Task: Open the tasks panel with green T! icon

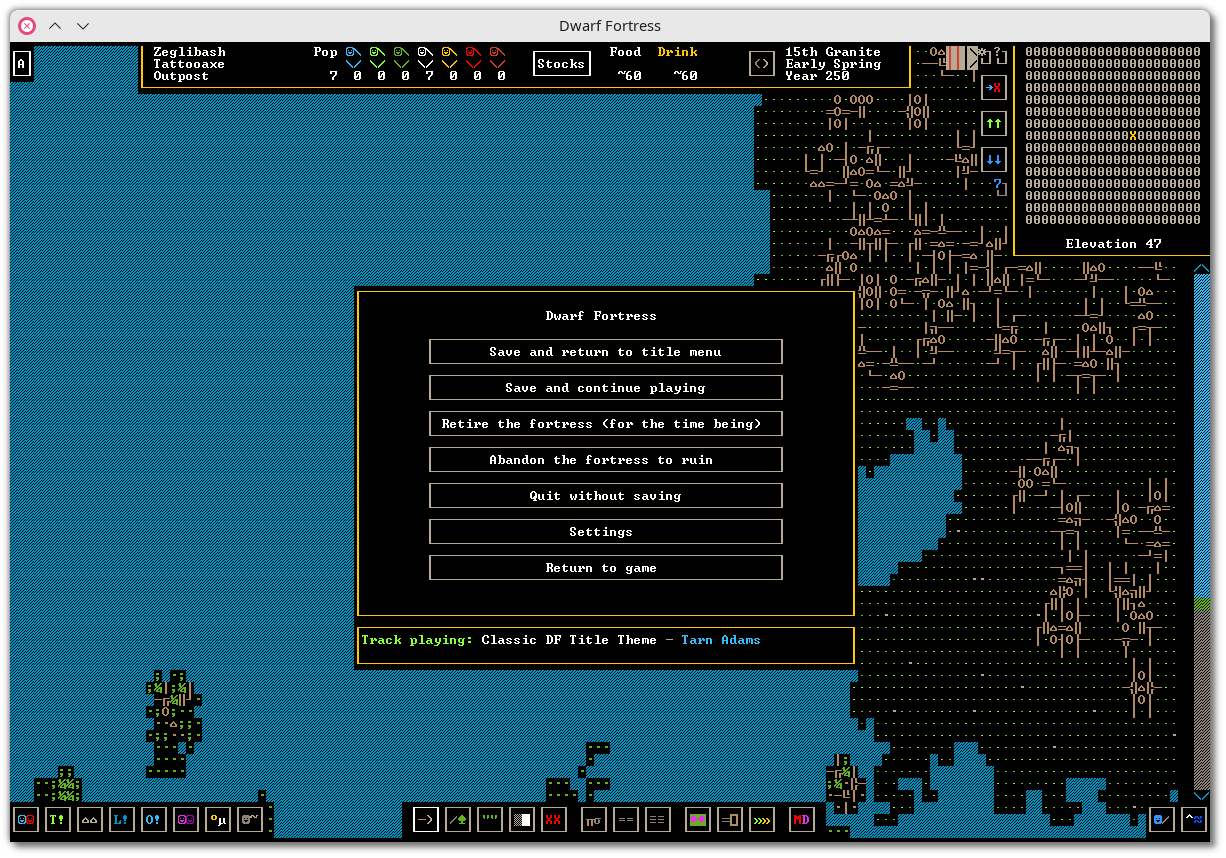Action: [58, 820]
